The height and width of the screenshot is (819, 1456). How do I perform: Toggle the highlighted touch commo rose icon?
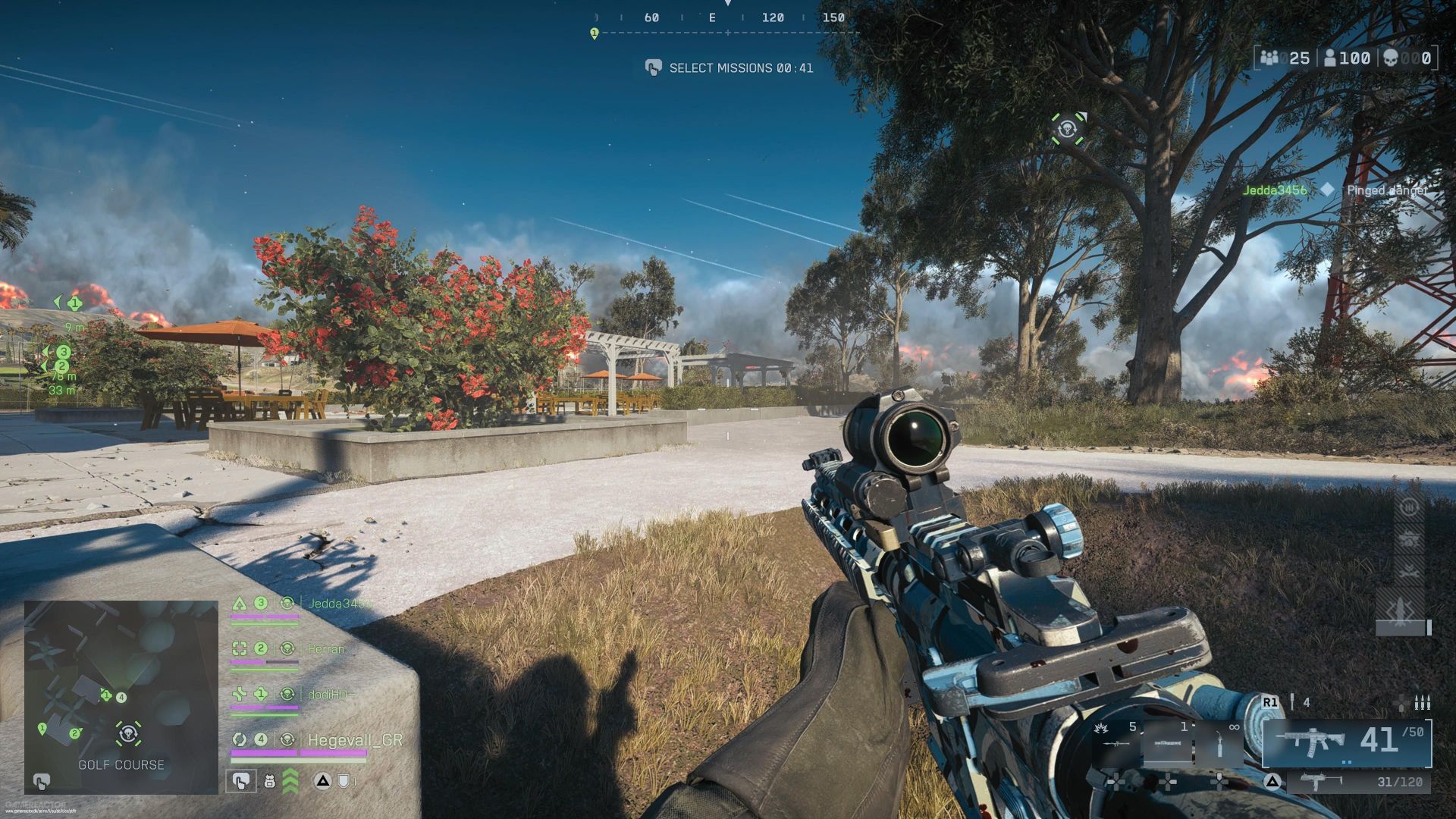[241, 781]
